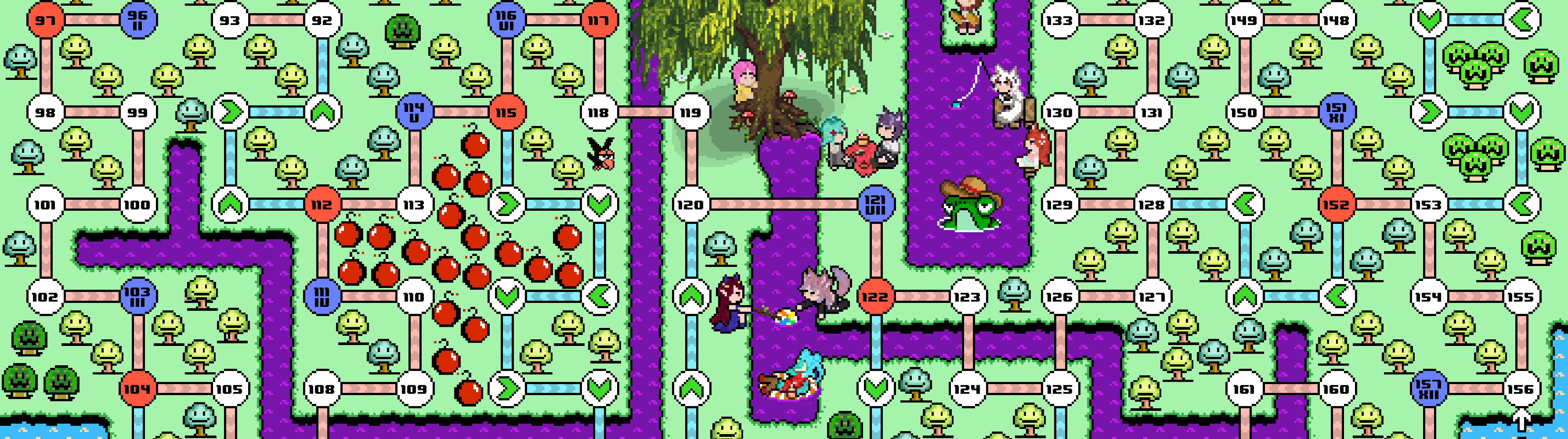
Task: Select red level node 117
Action: (599, 20)
